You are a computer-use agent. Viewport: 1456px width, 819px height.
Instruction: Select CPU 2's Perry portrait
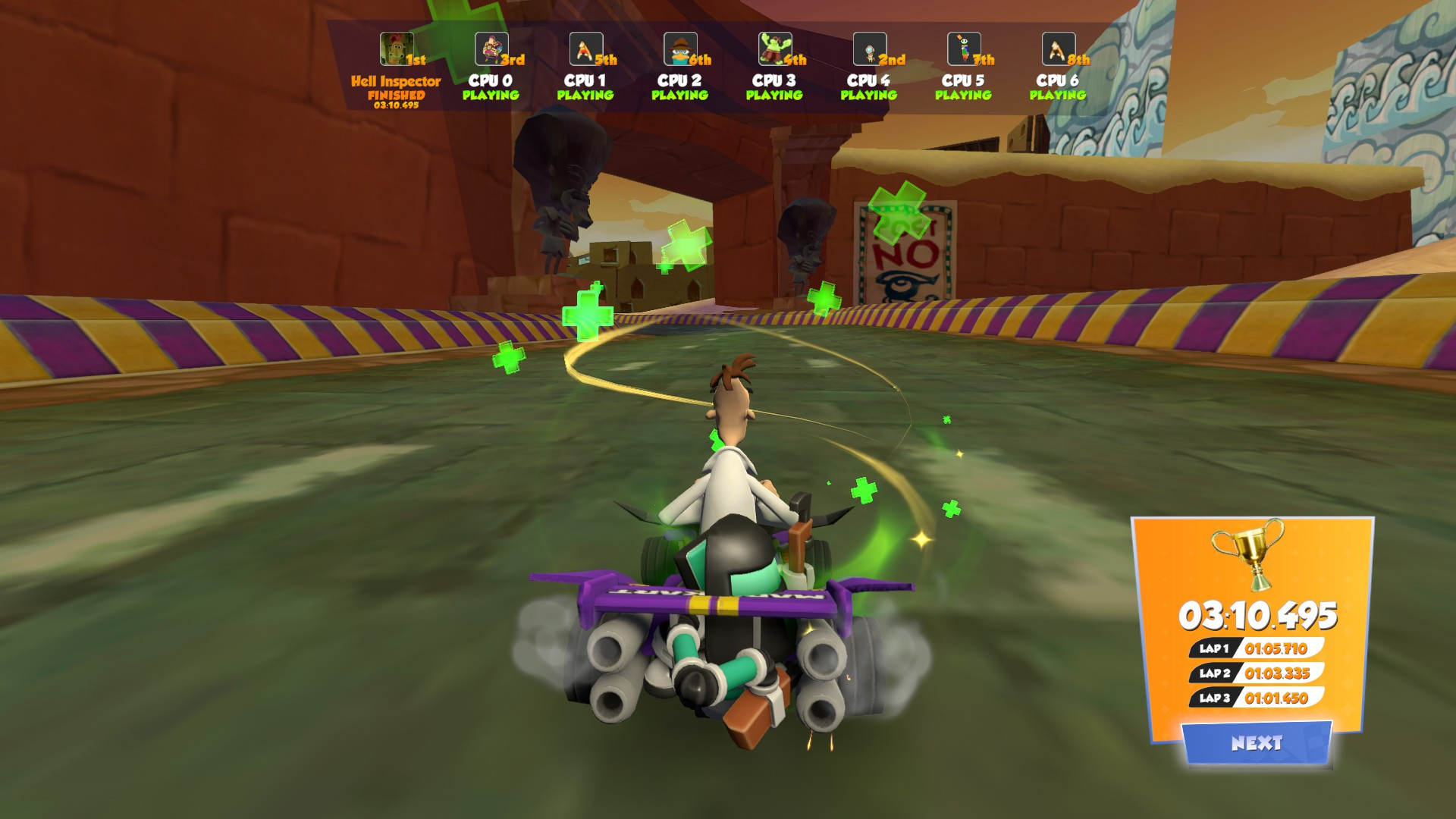679,49
